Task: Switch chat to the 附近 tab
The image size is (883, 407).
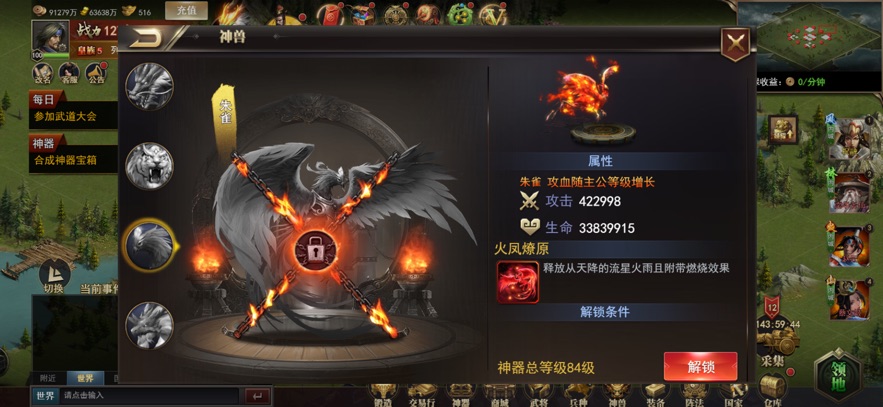Action: coord(46,378)
